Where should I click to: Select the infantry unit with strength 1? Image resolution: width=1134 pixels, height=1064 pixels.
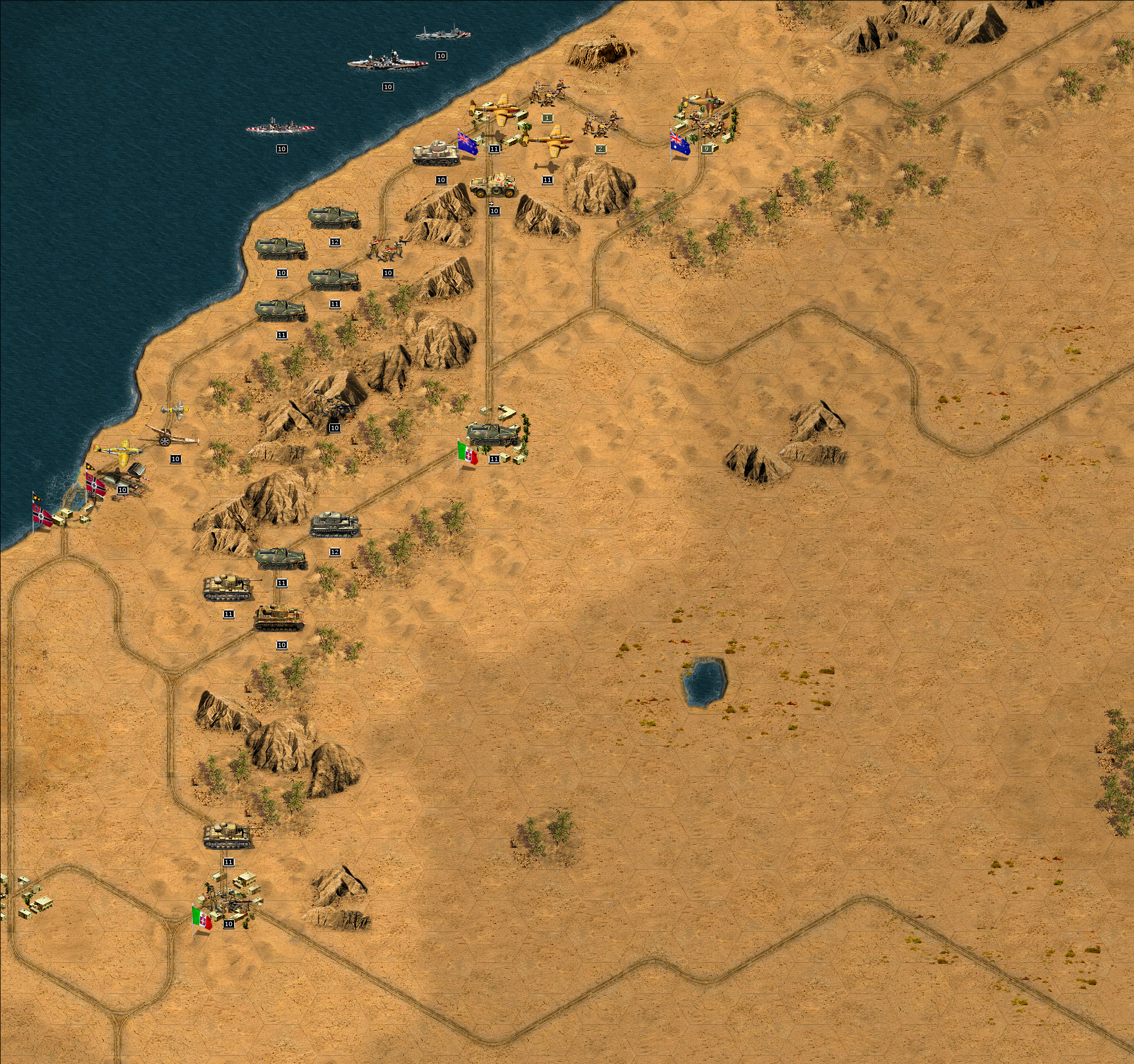click(549, 94)
